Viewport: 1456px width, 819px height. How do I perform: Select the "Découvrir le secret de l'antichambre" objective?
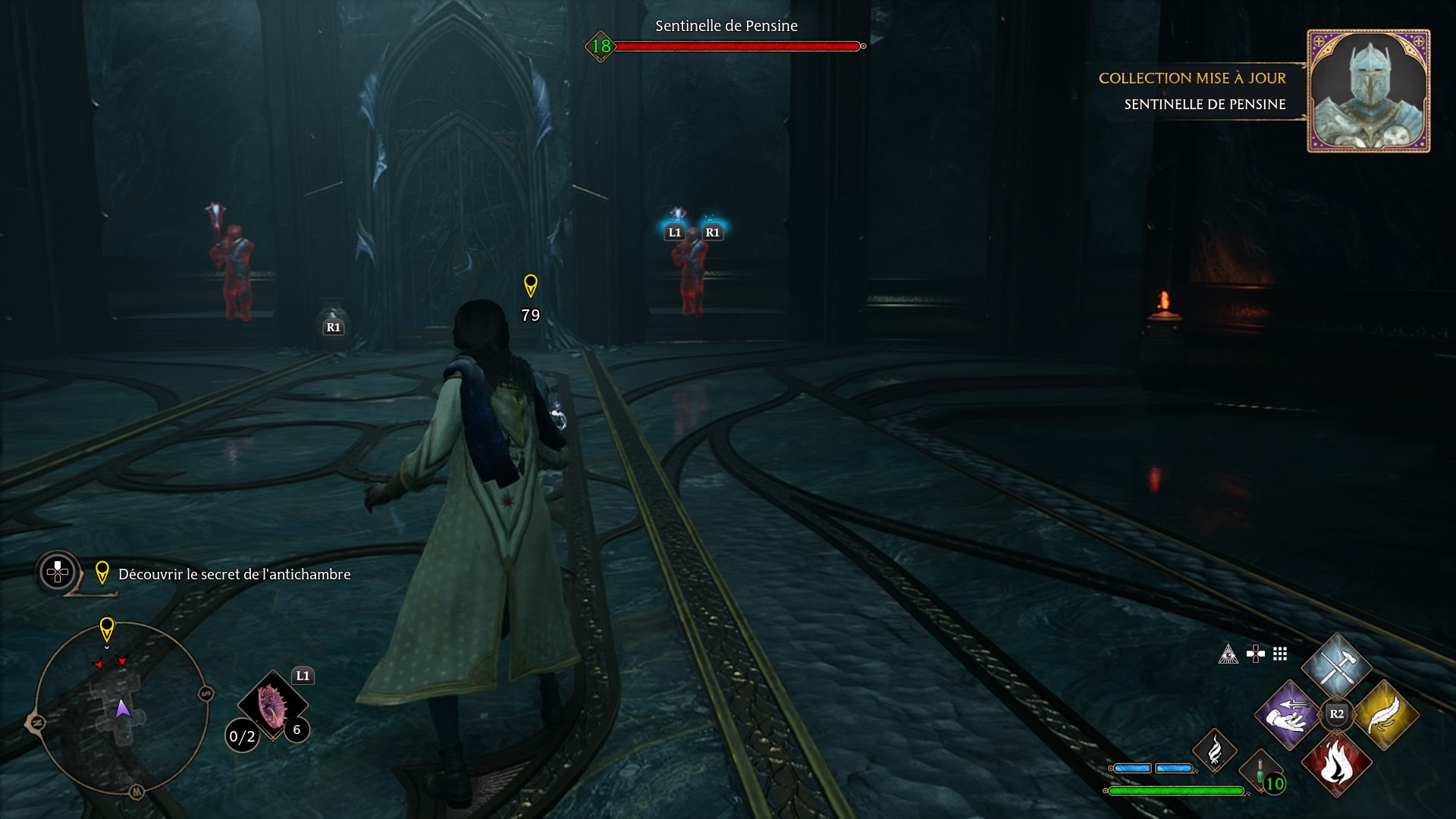click(x=234, y=574)
